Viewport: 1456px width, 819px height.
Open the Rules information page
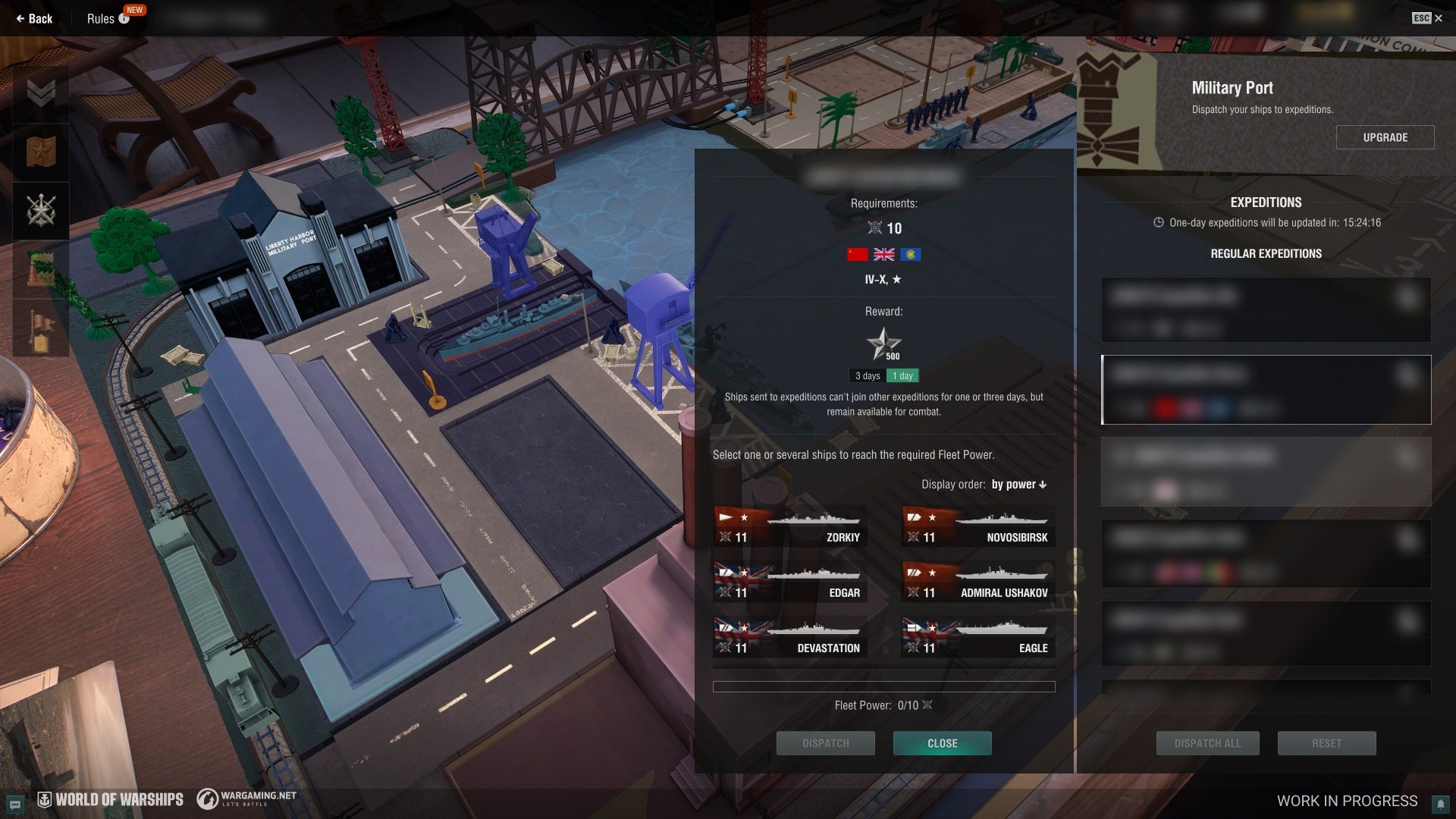pos(107,19)
